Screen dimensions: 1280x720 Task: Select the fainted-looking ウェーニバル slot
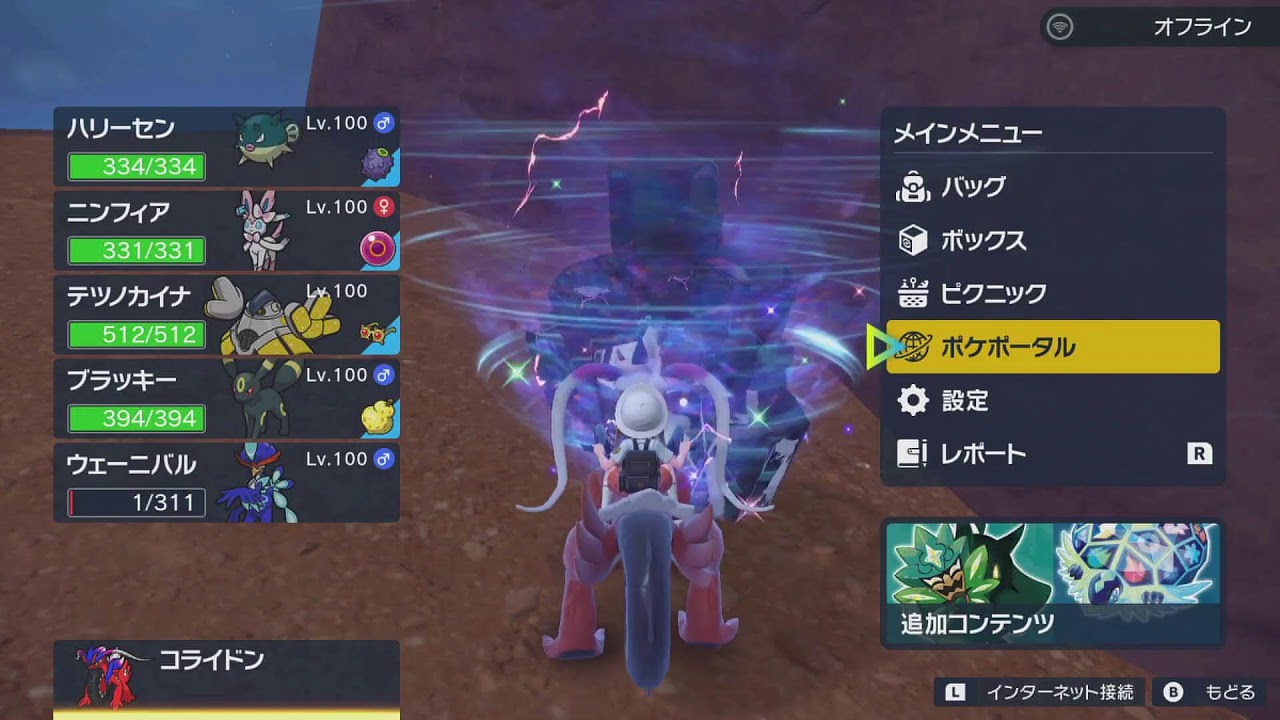[x=227, y=483]
